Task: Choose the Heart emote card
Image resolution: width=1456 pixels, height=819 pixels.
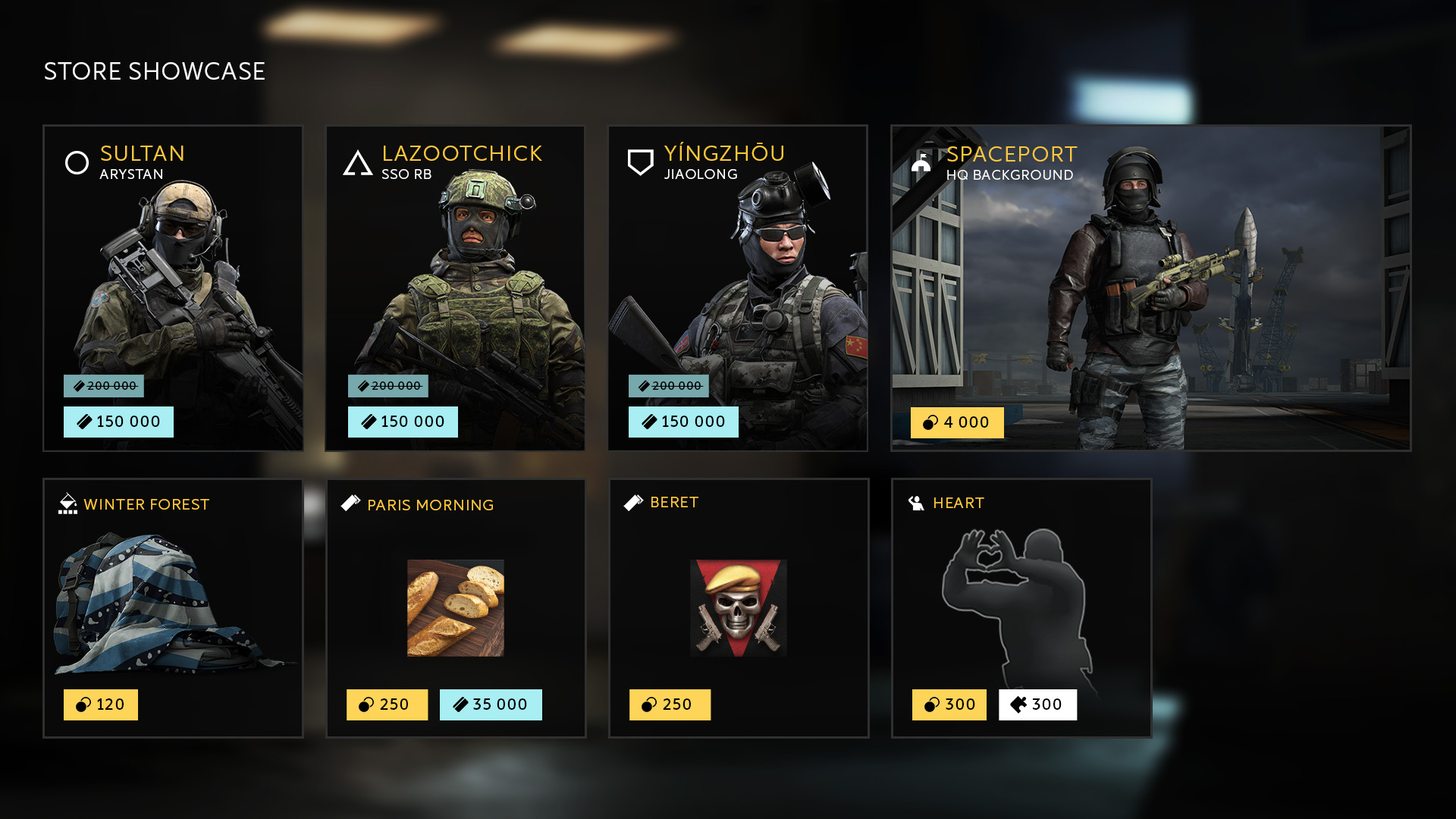Action: coord(1021,599)
